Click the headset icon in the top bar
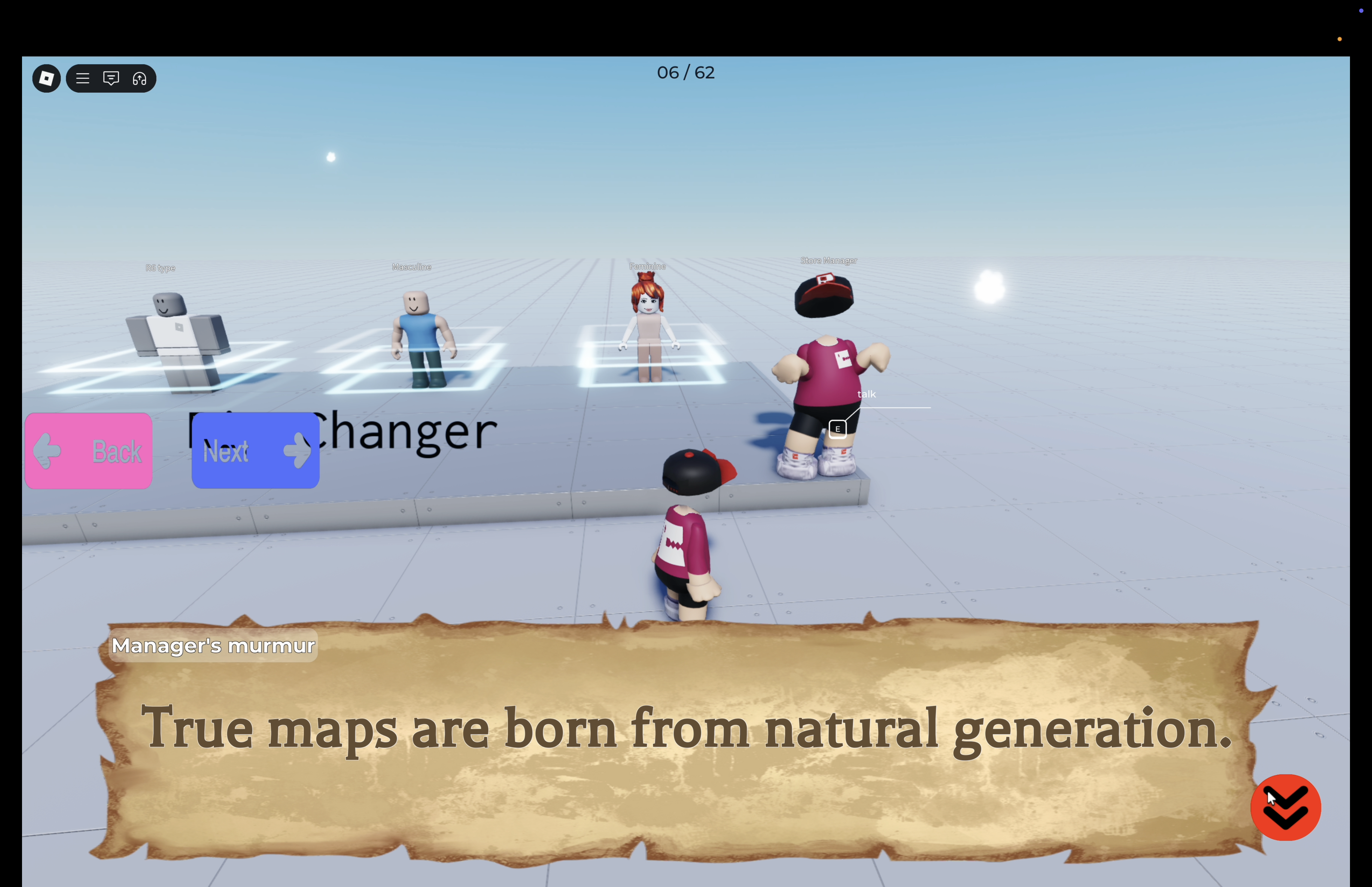This screenshot has width=1372, height=887. (140, 78)
